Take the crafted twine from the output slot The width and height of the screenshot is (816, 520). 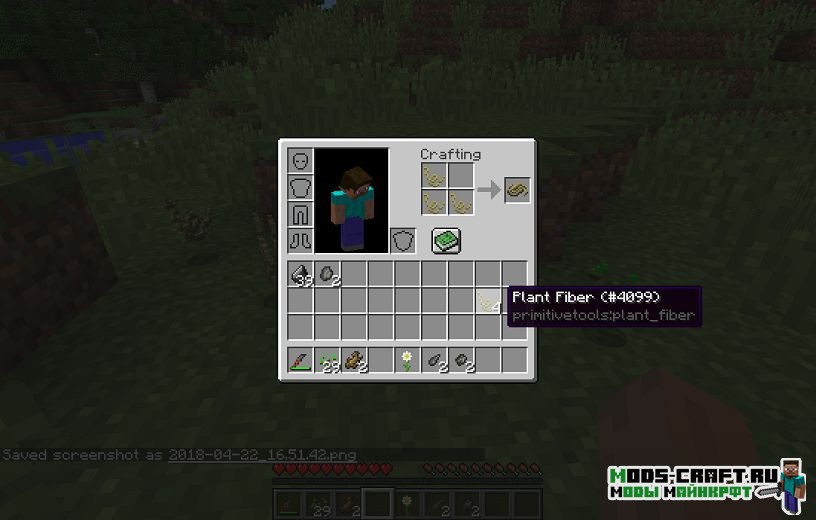click(517, 190)
